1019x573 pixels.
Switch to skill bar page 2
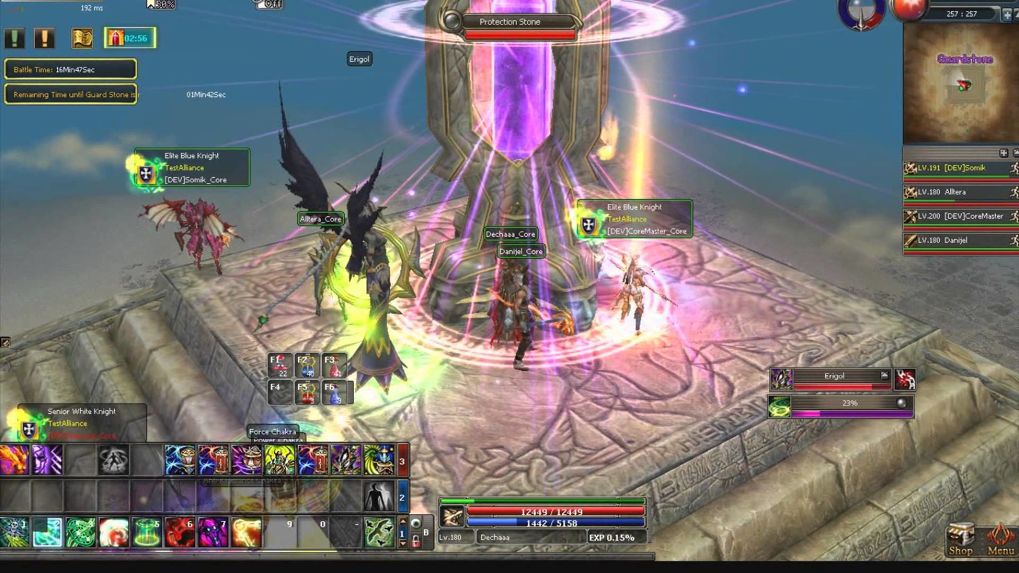[402, 496]
